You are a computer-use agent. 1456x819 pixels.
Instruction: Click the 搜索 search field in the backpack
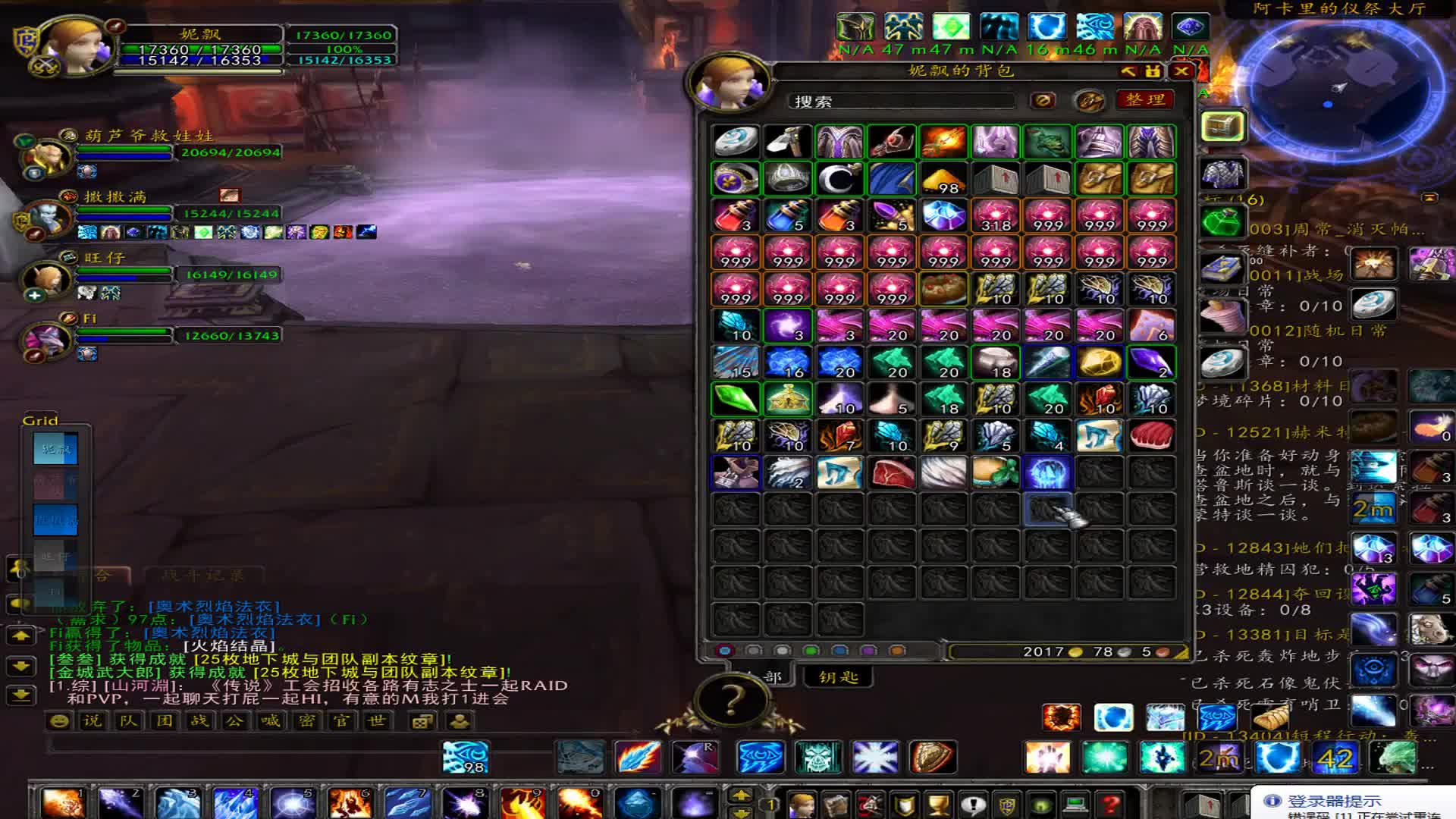[902, 99]
